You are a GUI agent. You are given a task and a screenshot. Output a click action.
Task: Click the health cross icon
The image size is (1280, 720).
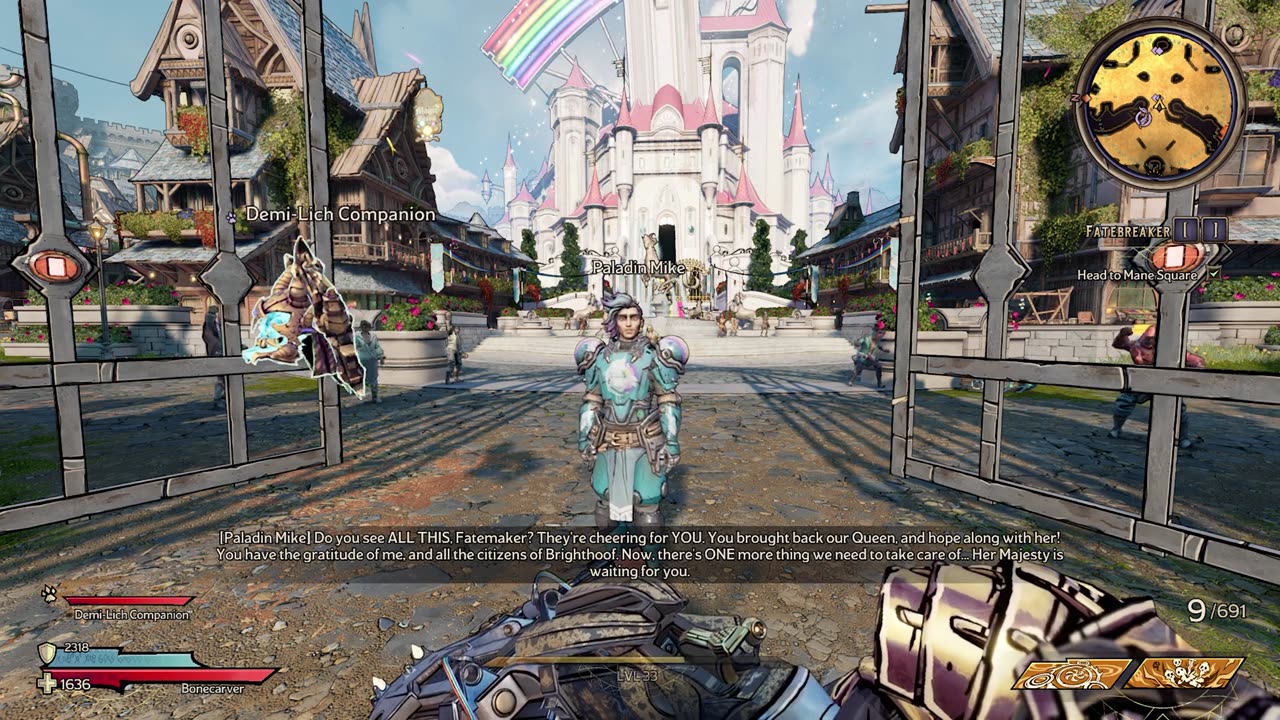[47, 684]
